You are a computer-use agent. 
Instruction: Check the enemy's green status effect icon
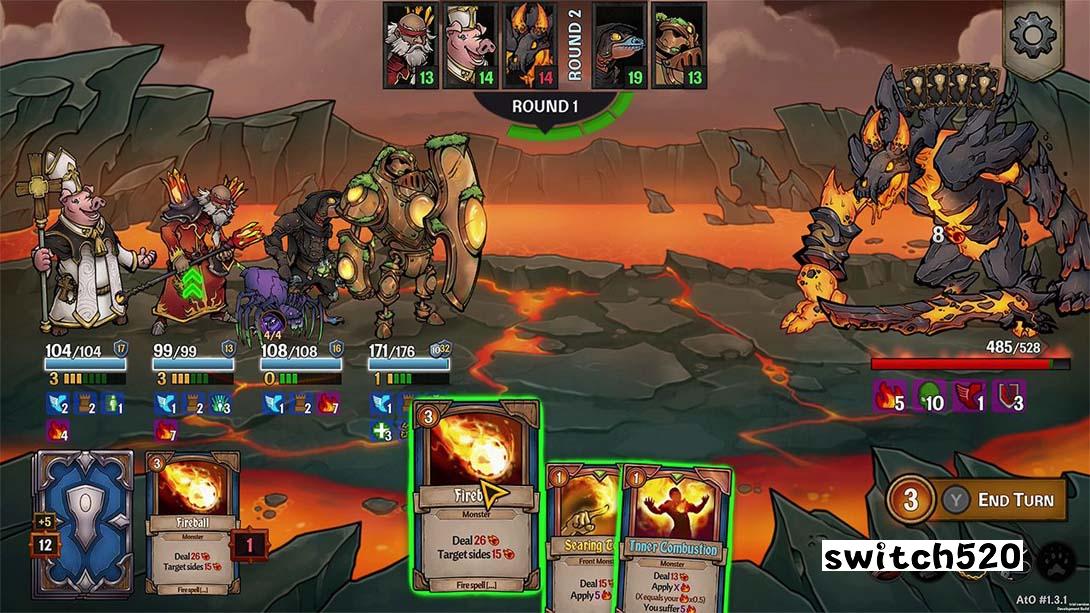[x=930, y=397]
